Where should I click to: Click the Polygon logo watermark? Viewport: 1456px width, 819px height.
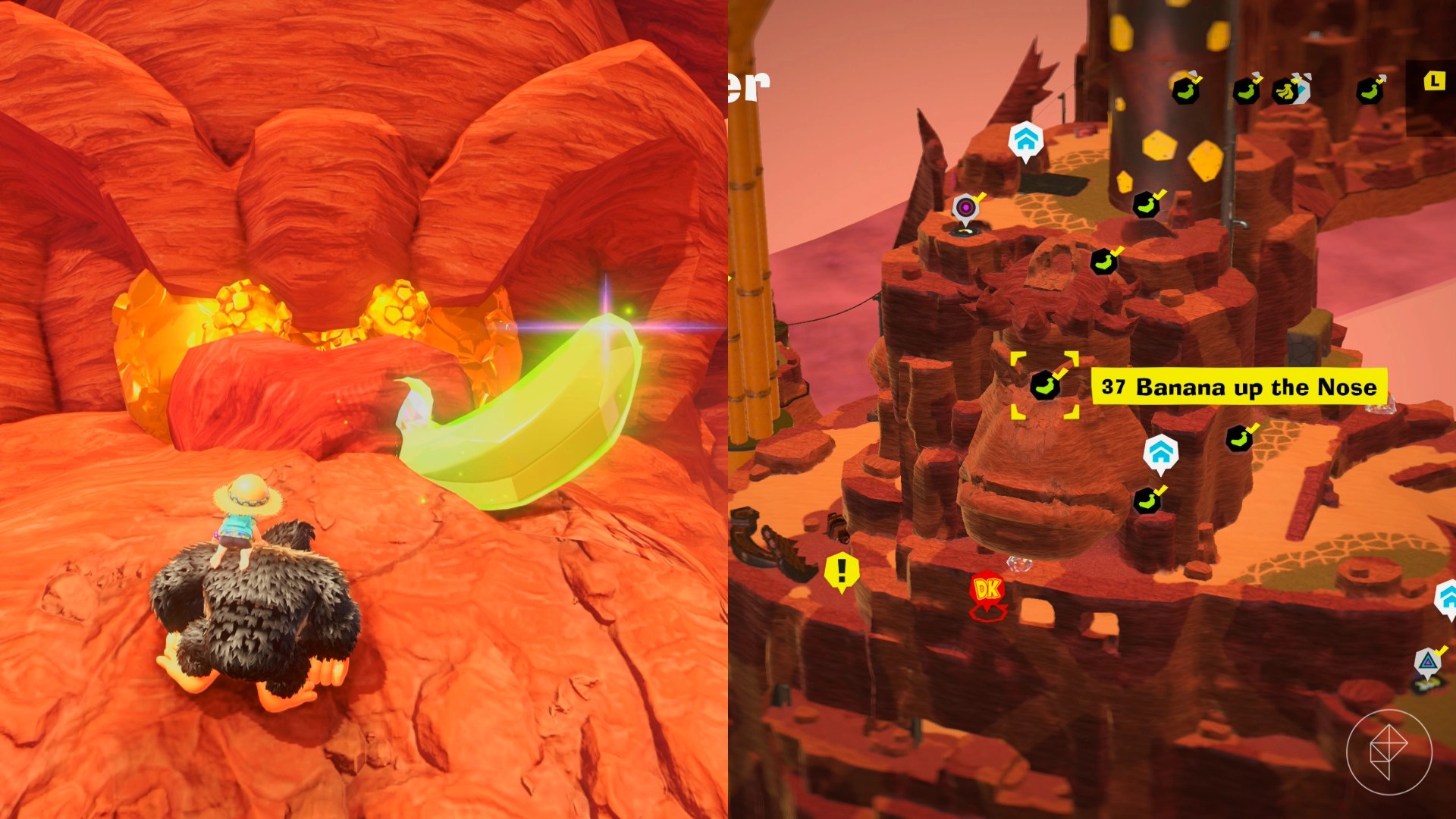(1389, 752)
